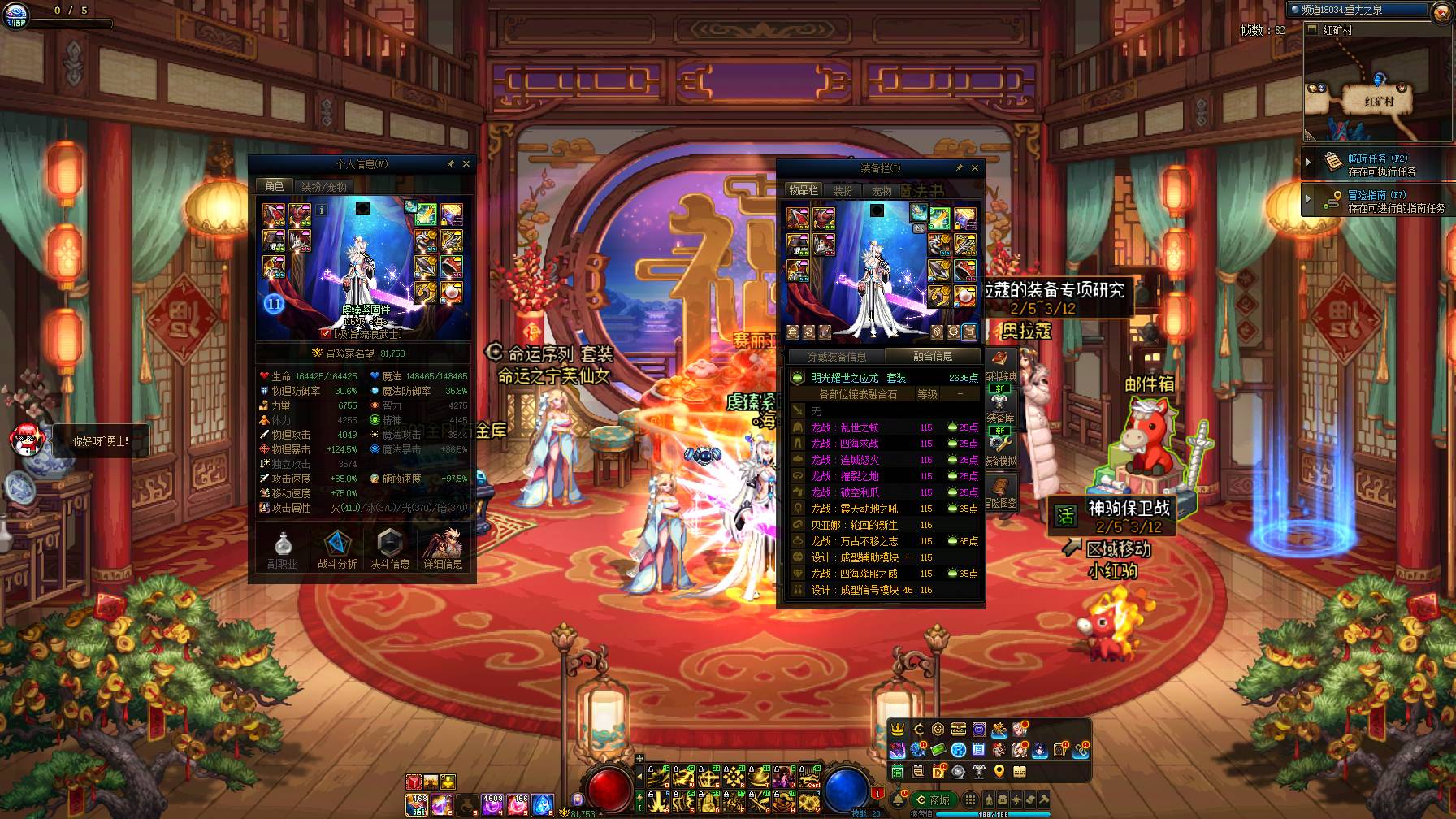
Task: Show 详细信息 detailed stats
Action: [443, 550]
